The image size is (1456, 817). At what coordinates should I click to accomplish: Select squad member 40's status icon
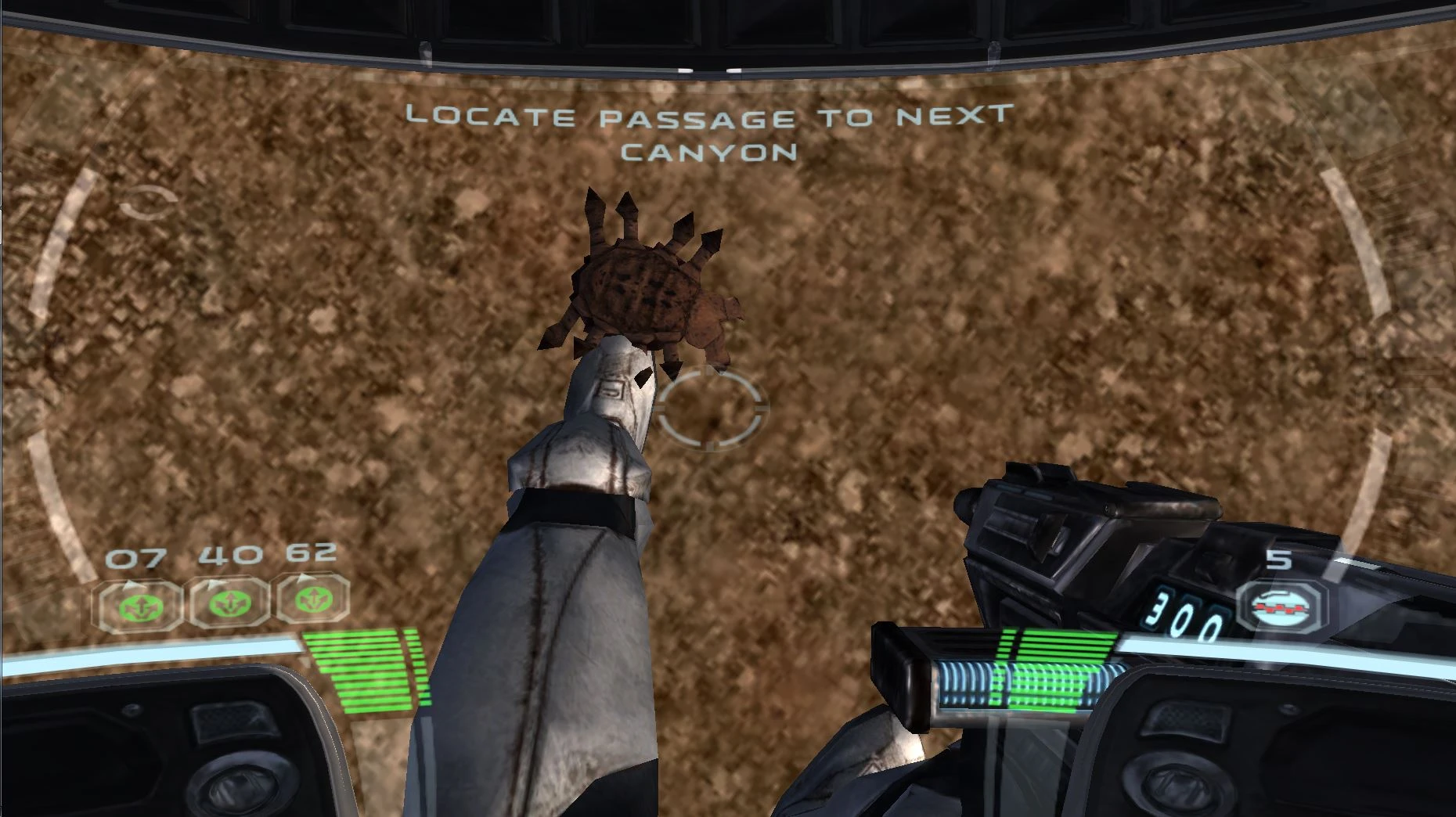(231, 603)
